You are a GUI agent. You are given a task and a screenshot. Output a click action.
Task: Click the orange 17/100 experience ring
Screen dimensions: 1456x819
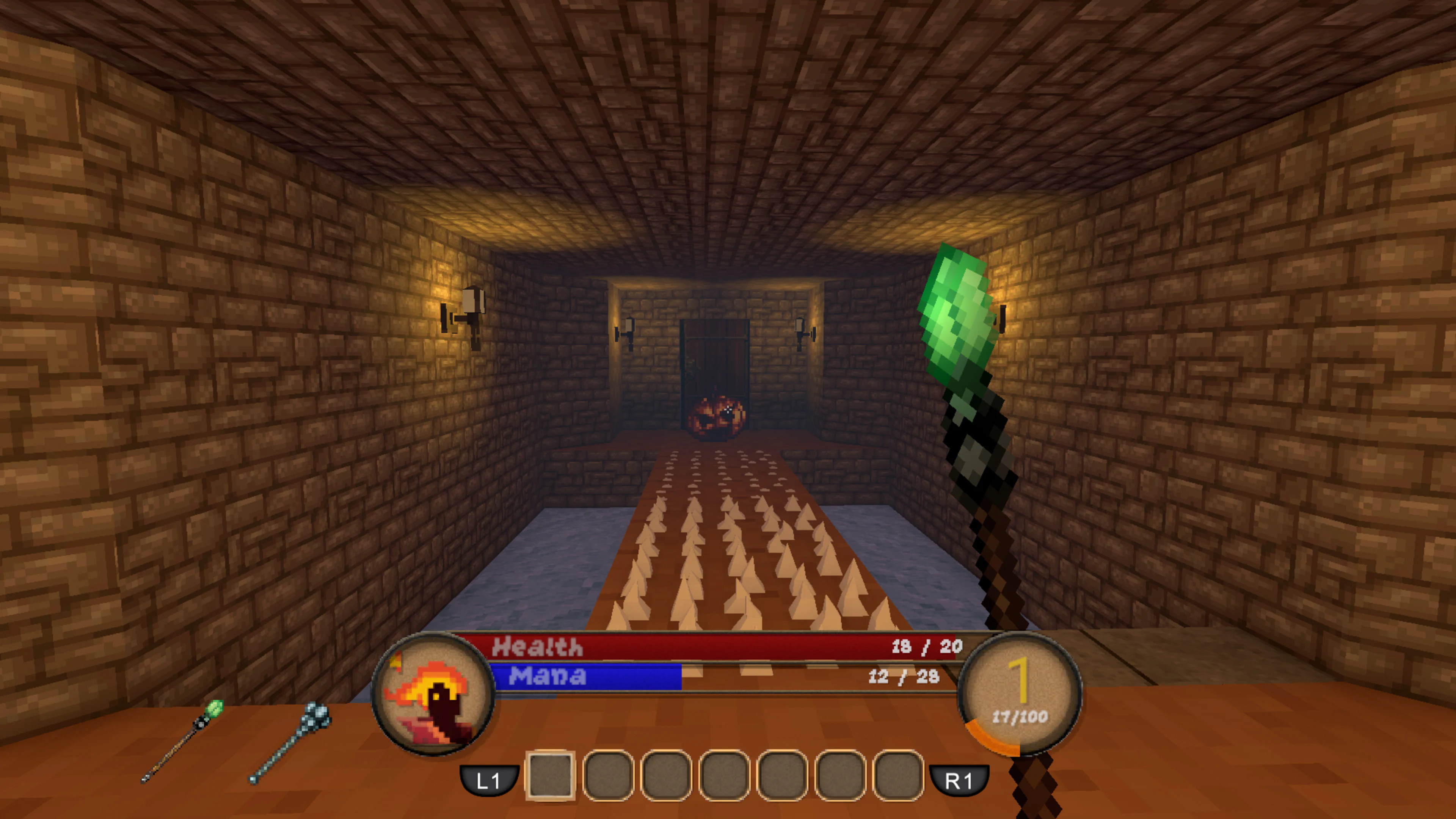point(1020,718)
